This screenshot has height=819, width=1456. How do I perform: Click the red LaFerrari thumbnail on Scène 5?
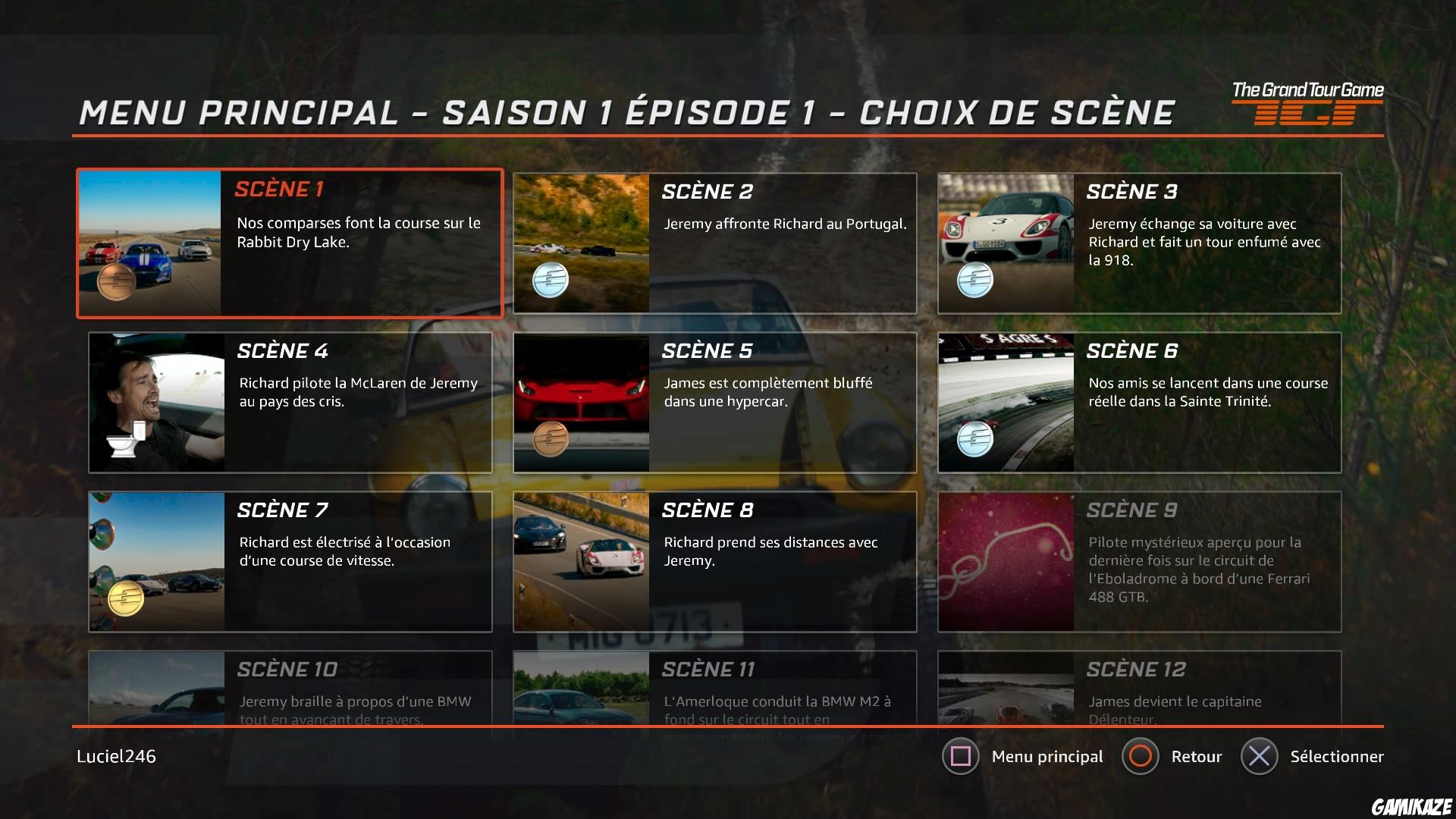[581, 402]
